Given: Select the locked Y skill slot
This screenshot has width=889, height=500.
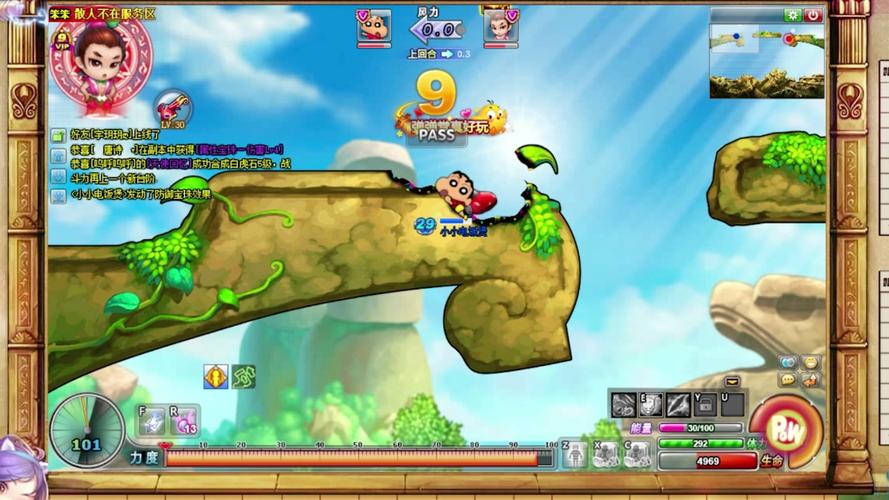Looking at the screenshot, I should point(705,405).
